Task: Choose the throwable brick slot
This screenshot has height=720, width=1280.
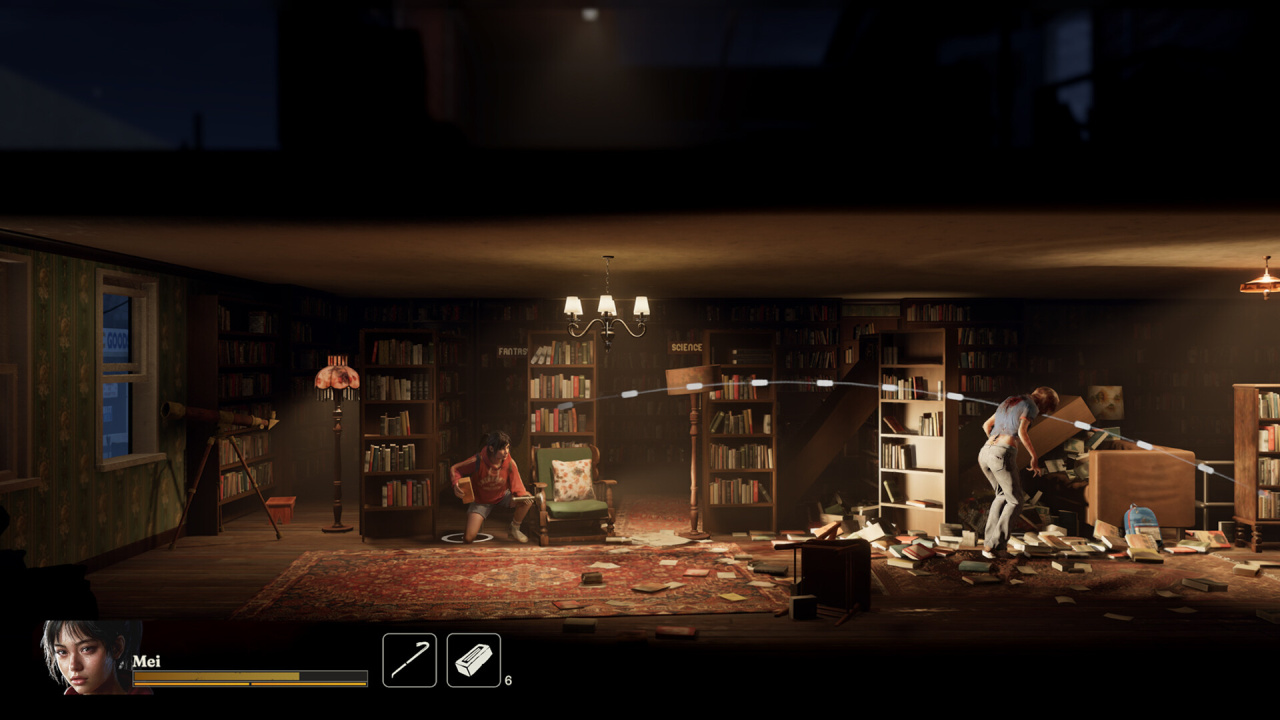Action: pyautogui.click(x=473, y=660)
